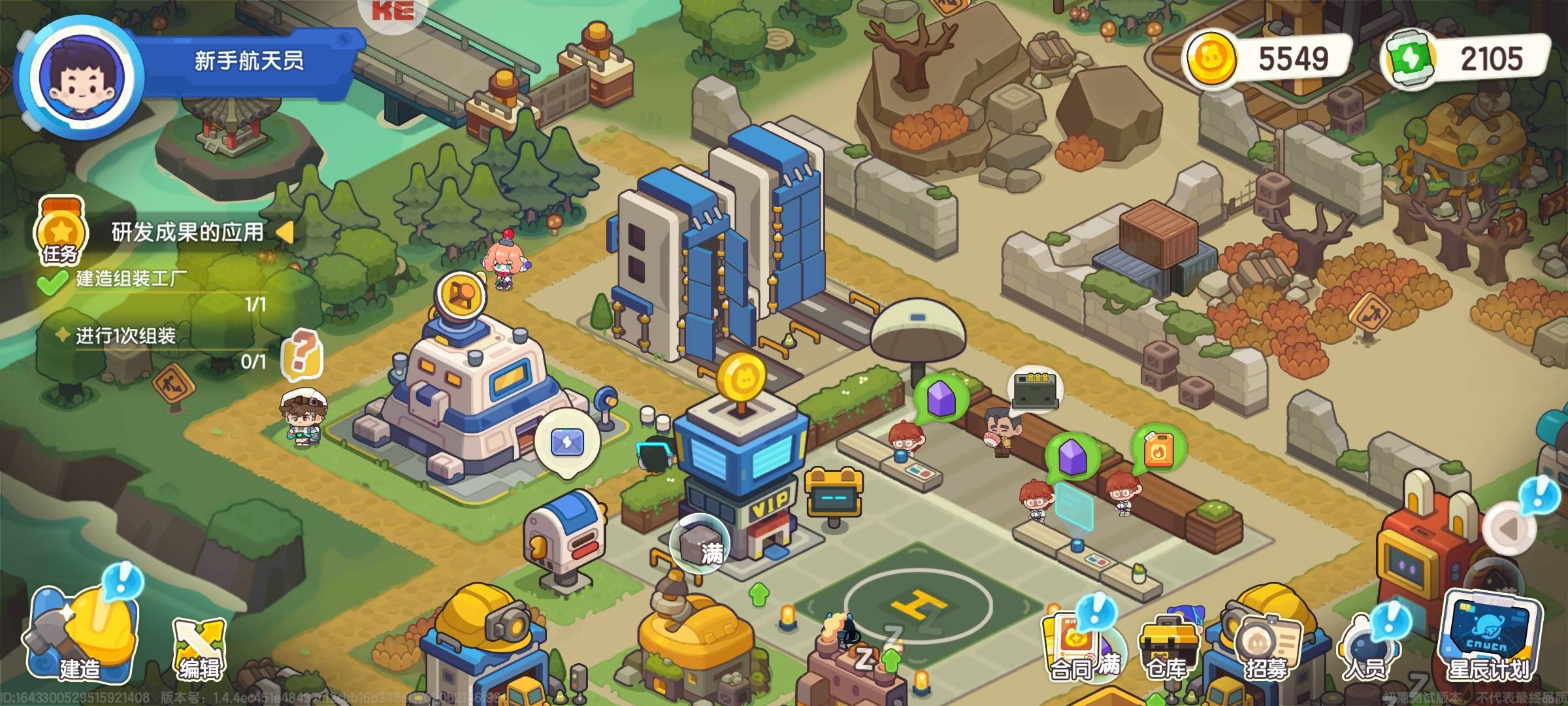Open the 人员 staff menu
The width and height of the screenshot is (1568, 706).
[1365, 647]
